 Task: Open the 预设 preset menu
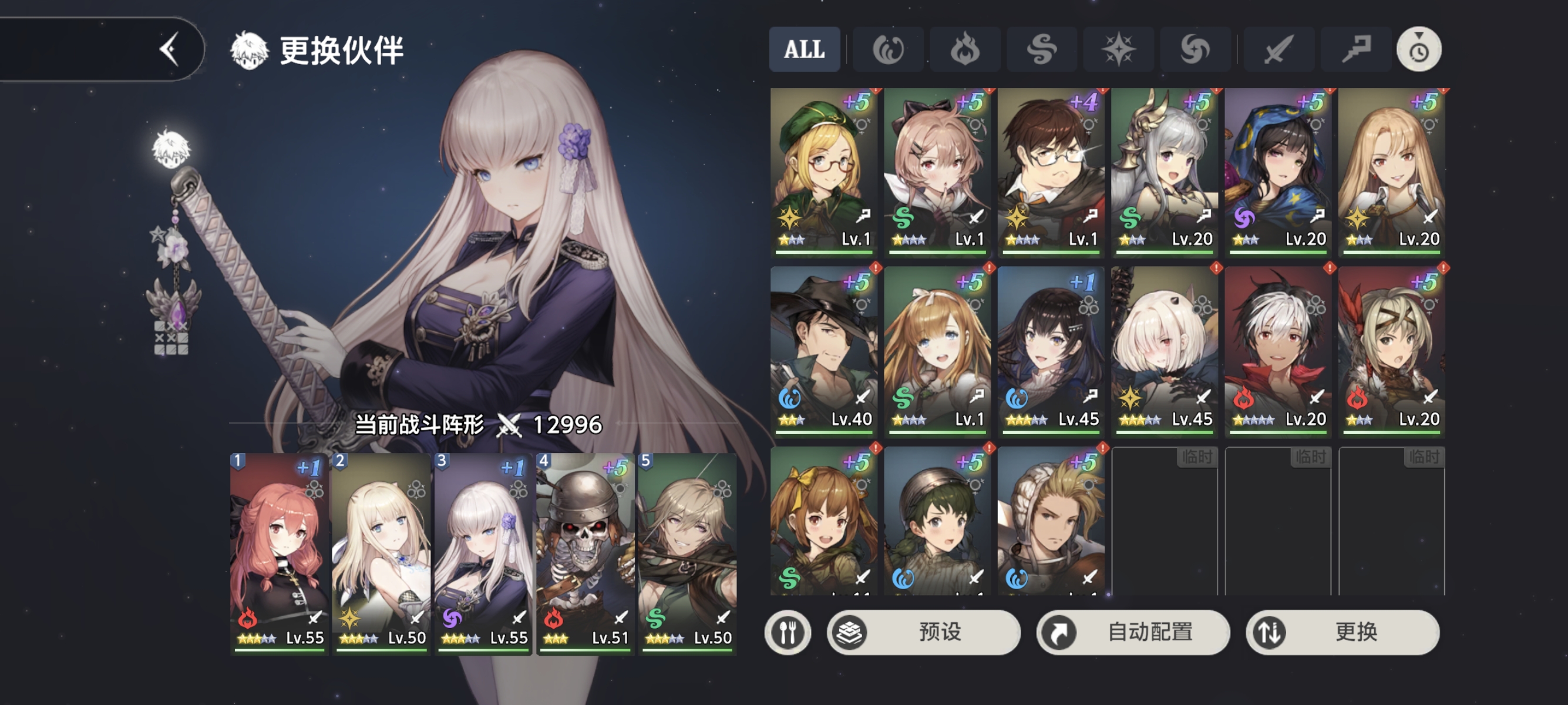pos(923,633)
